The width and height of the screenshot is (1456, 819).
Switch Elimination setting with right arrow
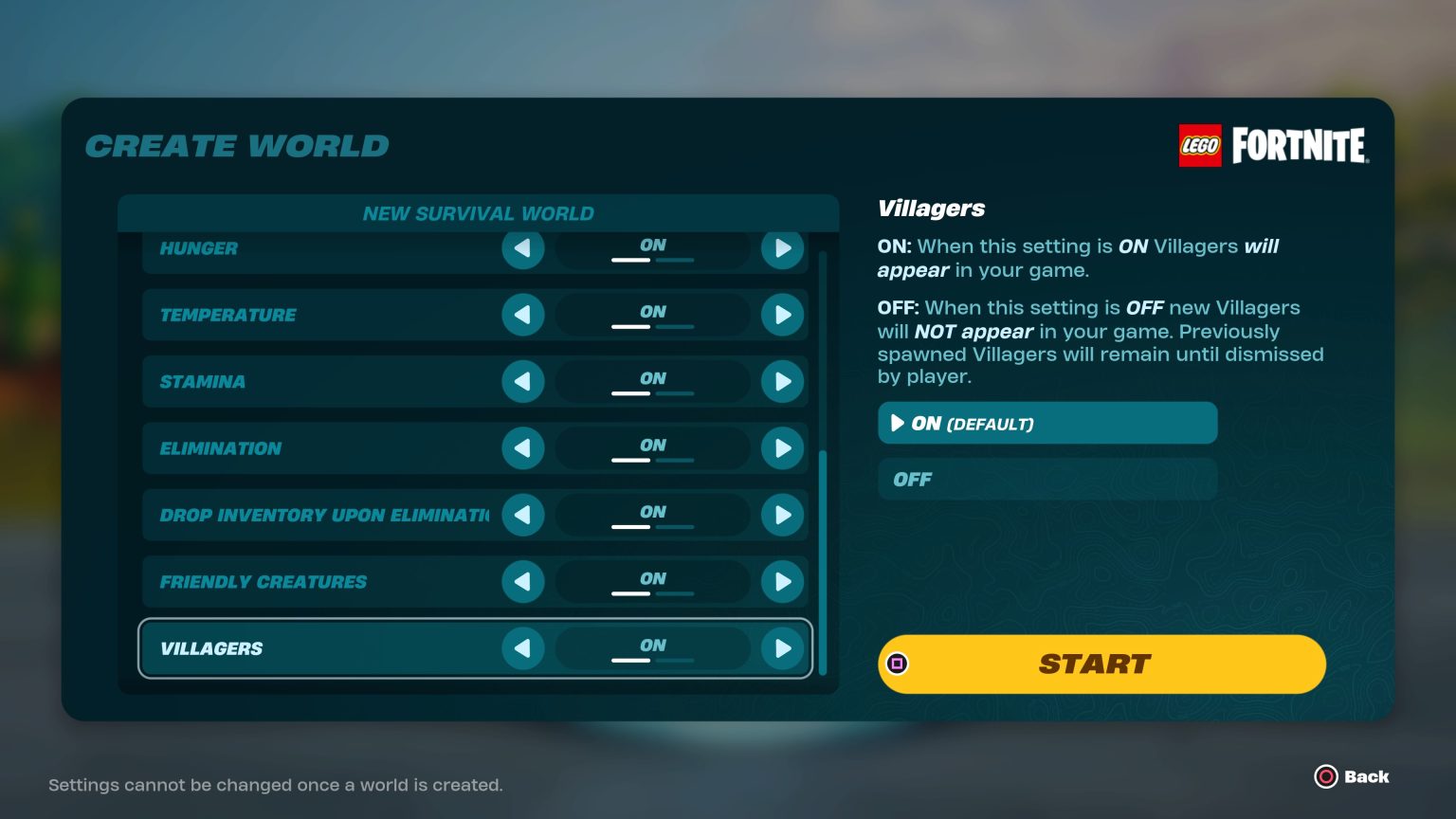click(x=782, y=448)
